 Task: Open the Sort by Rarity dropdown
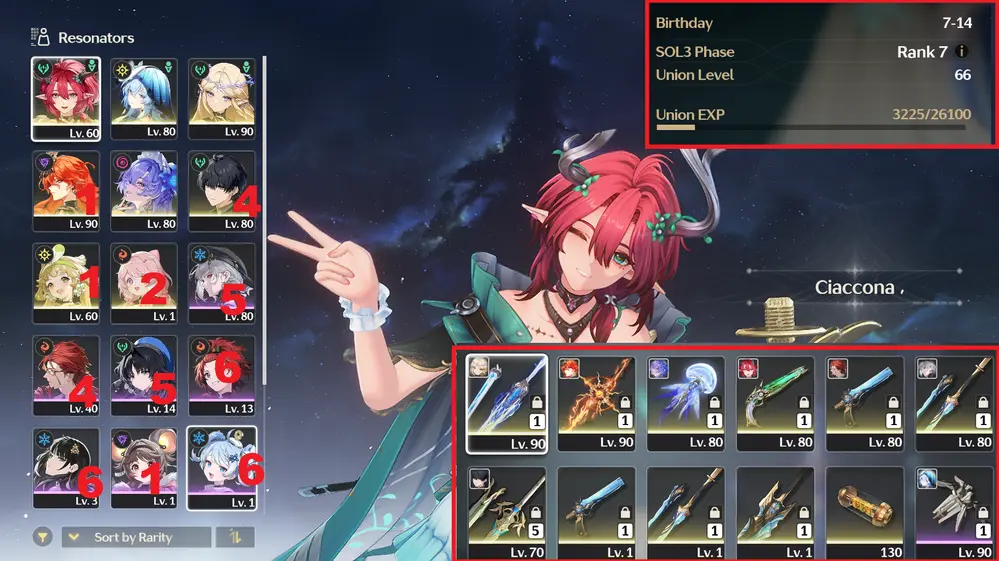136,537
